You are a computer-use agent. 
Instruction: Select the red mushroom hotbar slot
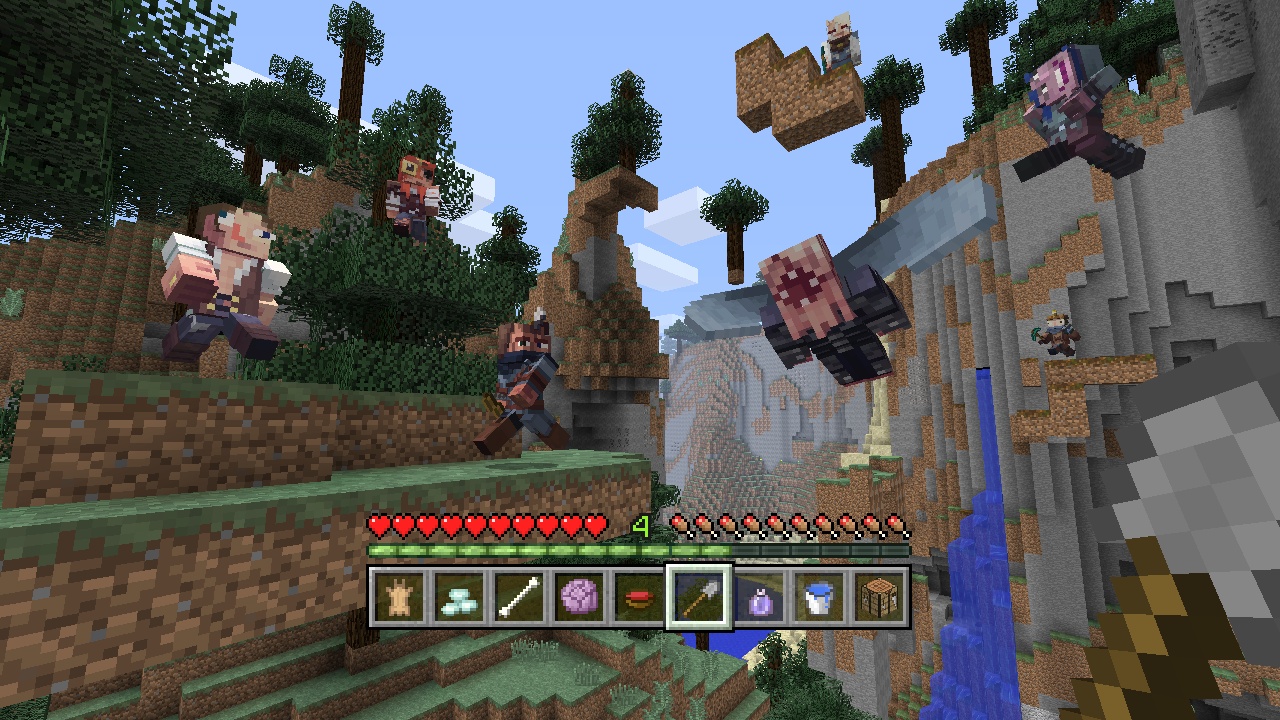coord(637,597)
